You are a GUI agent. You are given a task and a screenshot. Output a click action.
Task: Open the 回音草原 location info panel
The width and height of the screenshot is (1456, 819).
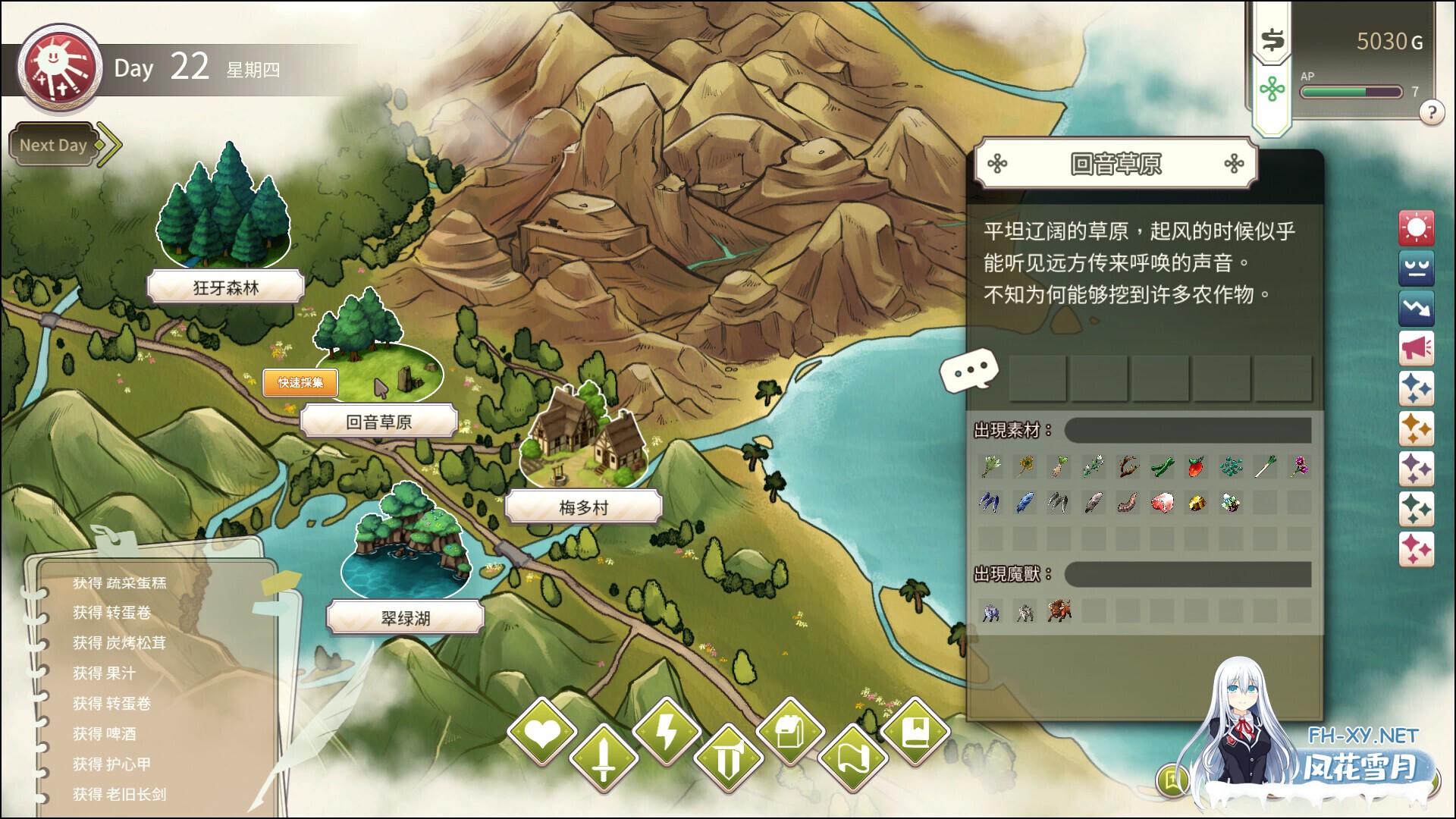1115,164
